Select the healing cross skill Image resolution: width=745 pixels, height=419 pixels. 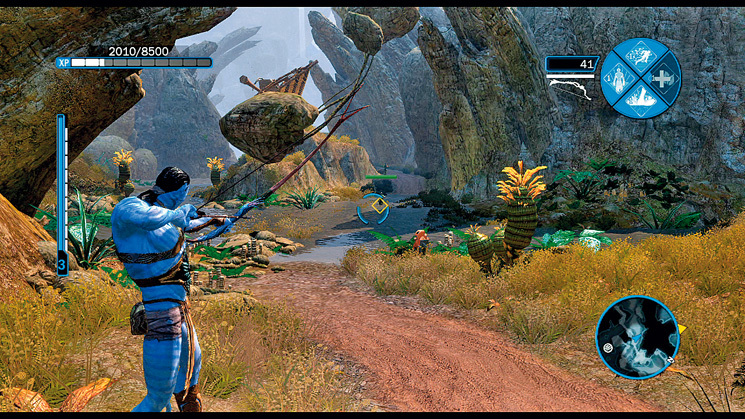tap(663, 78)
